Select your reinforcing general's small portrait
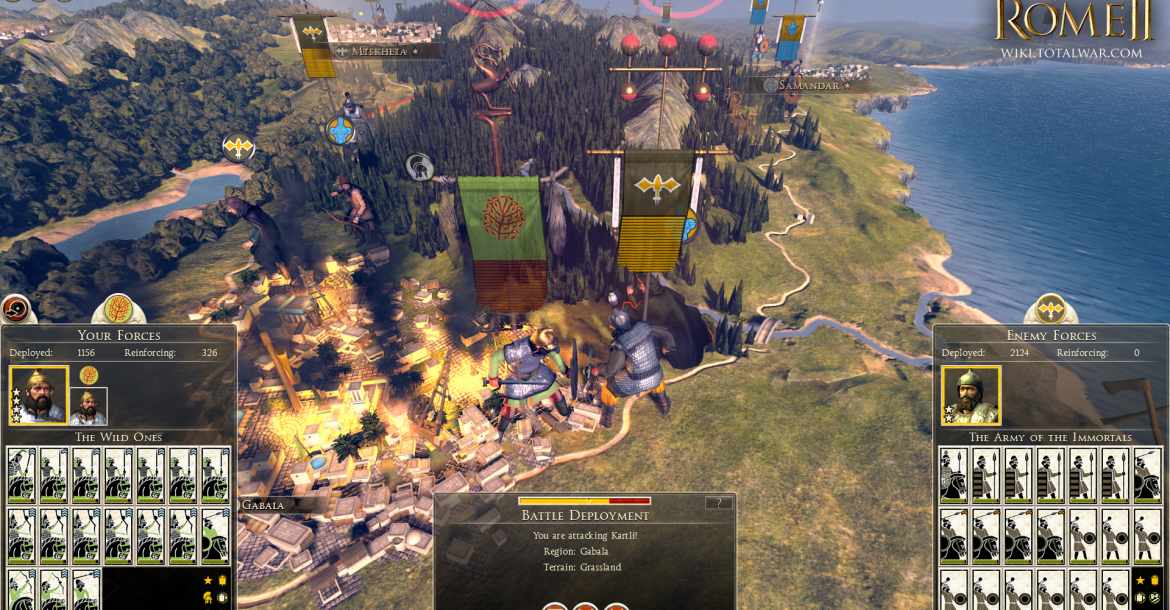This screenshot has width=1170, height=610. (x=88, y=406)
